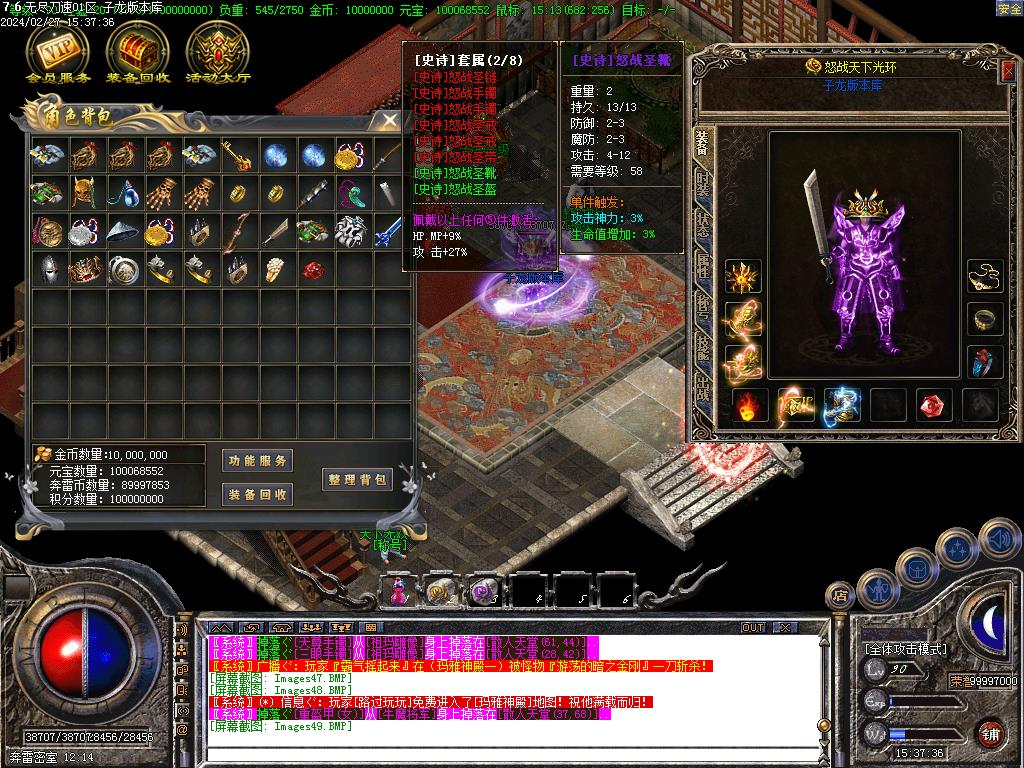
Task: Select the horned golden helmet item
Action: 84,193
